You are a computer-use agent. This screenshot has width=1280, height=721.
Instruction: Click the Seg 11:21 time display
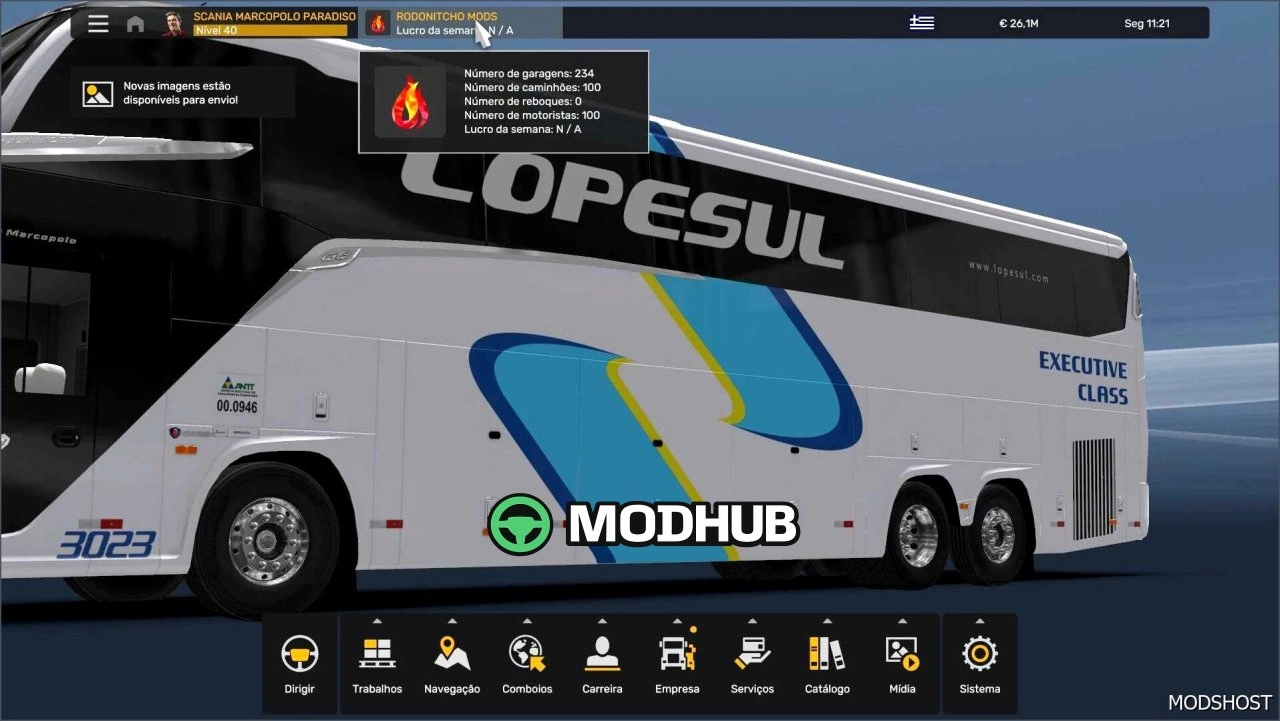[x=1146, y=22]
